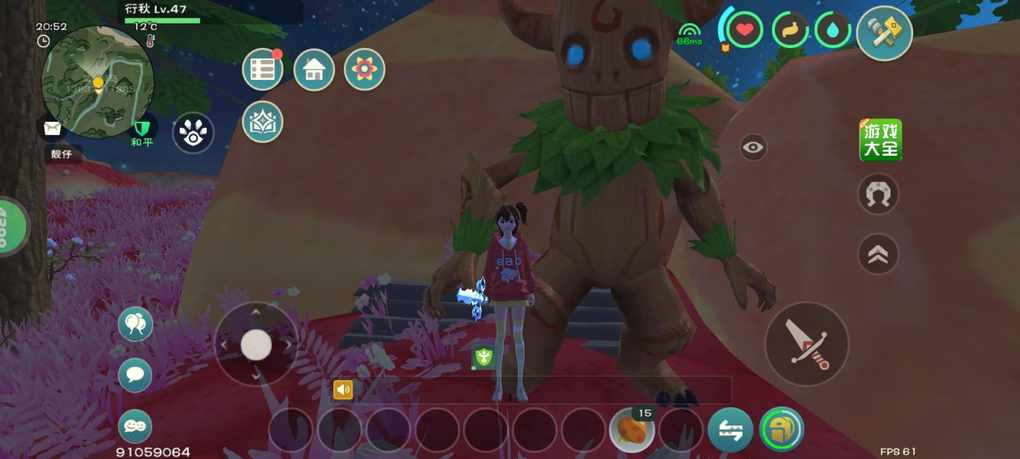Open the circular minimap

(x=98, y=81)
